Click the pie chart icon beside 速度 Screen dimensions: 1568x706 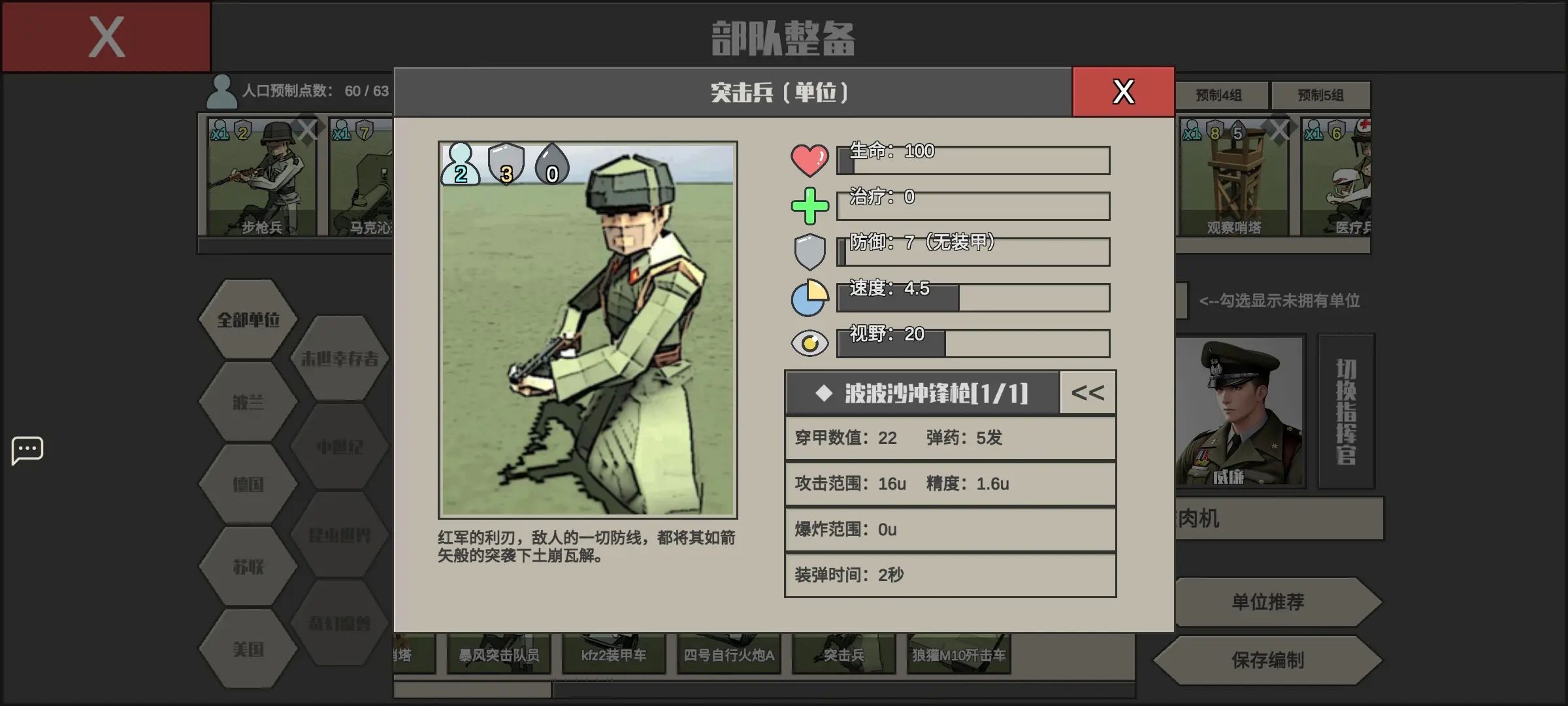[x=810, y=296]
